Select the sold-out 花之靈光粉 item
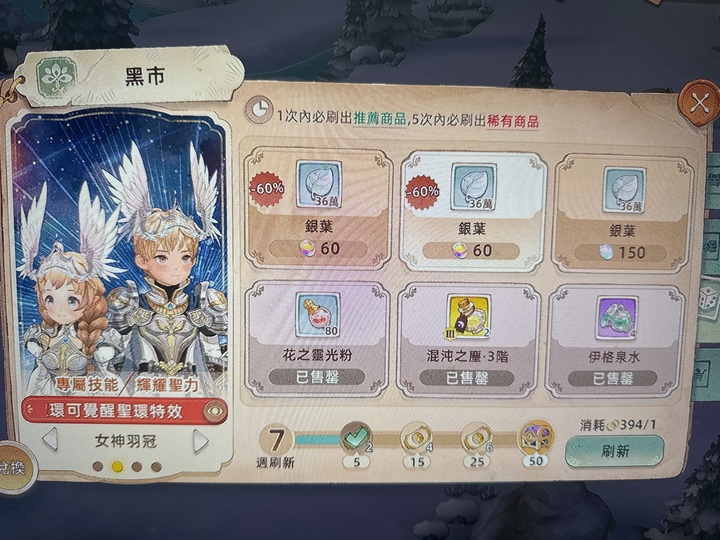Screen dimensions: 720x540 (x=317, y=339)
